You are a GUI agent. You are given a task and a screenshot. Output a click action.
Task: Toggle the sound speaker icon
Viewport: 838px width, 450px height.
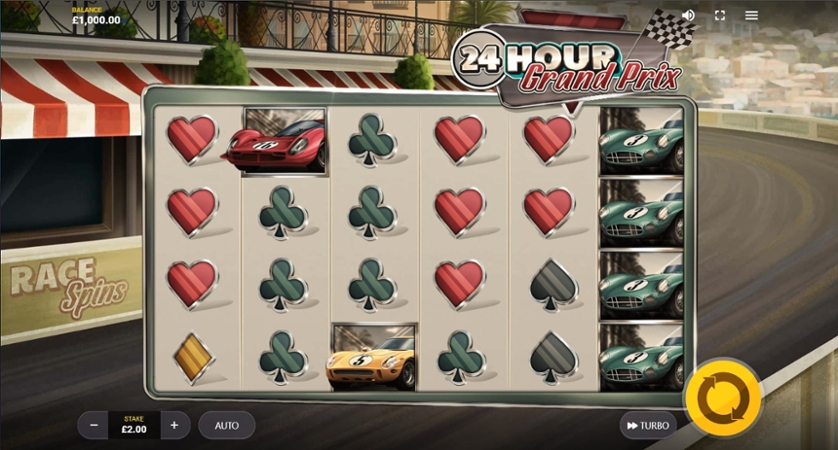pos(688,15)
